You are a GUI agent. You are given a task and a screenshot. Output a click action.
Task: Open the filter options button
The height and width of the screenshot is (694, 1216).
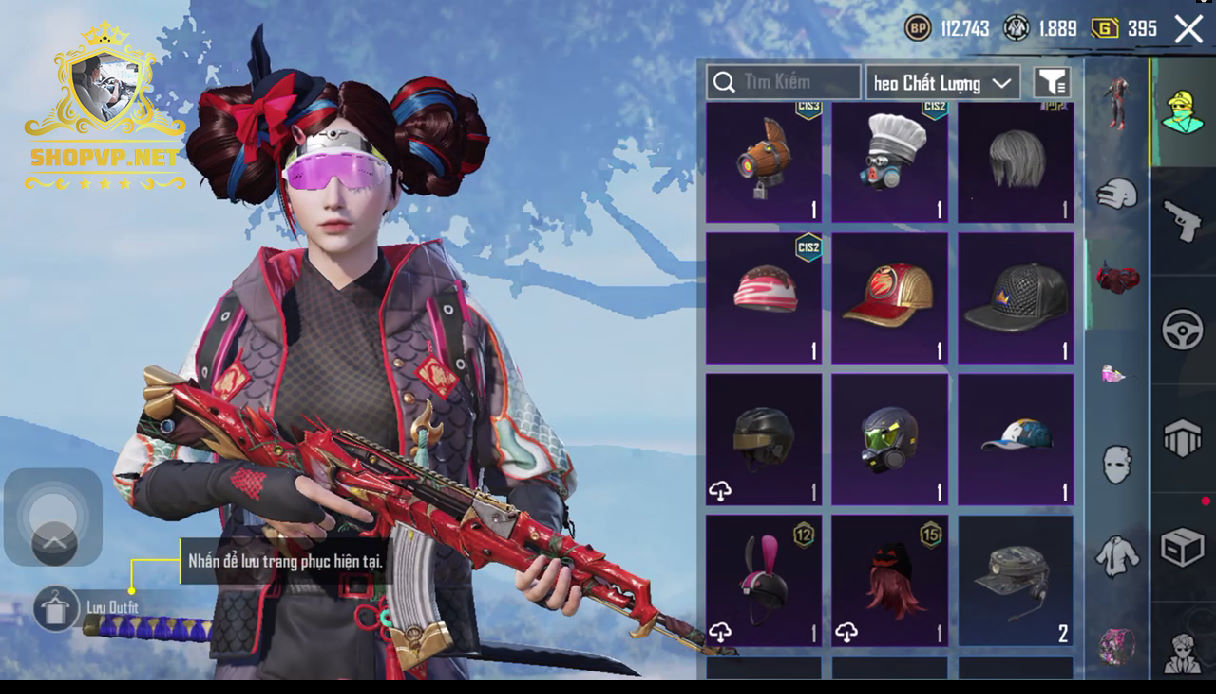tap(1052, 83)
